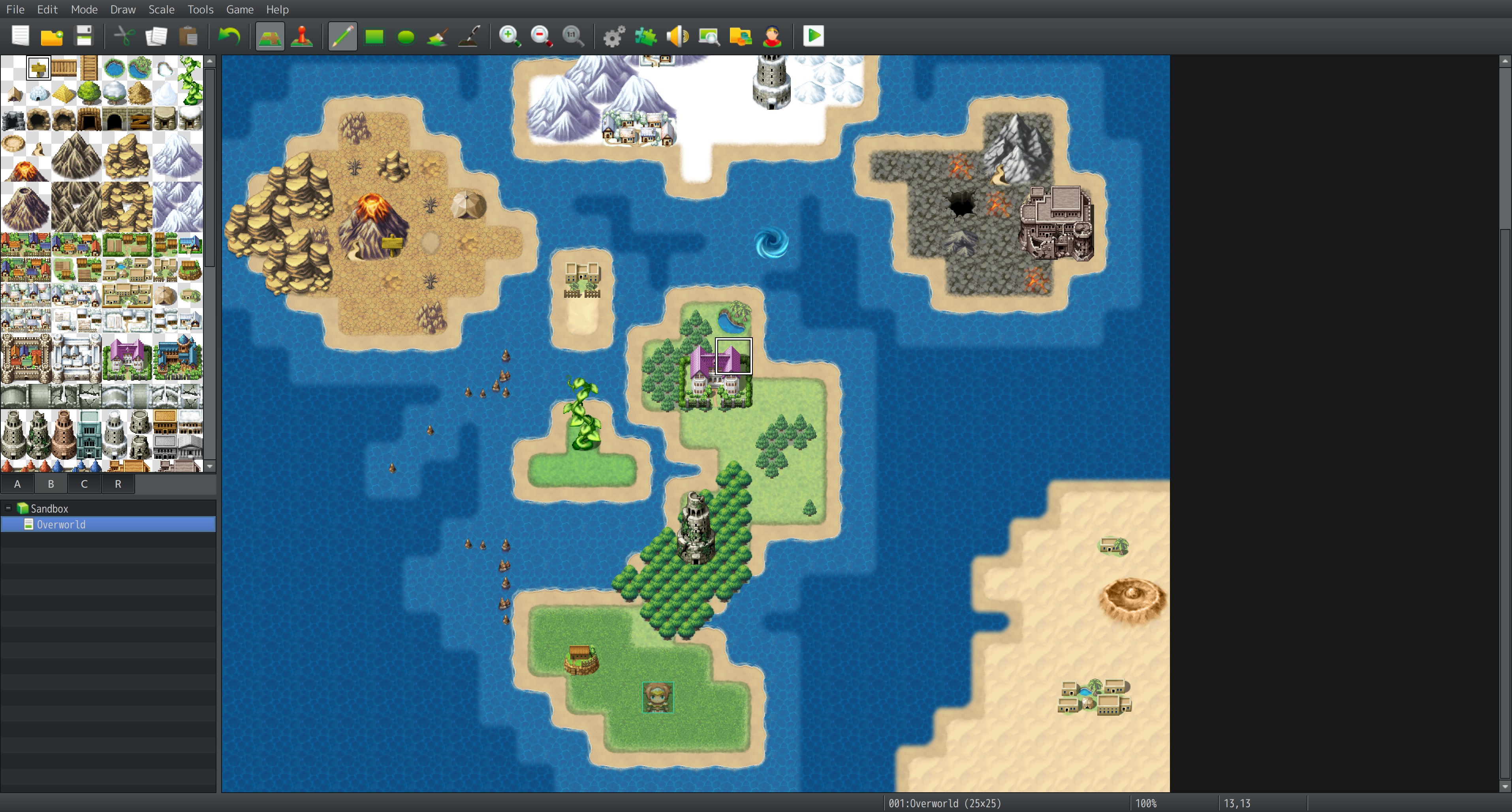Toggle Map editing mode
The height and width of the screenshot is (812, 1512).
[x=269, y=36]
